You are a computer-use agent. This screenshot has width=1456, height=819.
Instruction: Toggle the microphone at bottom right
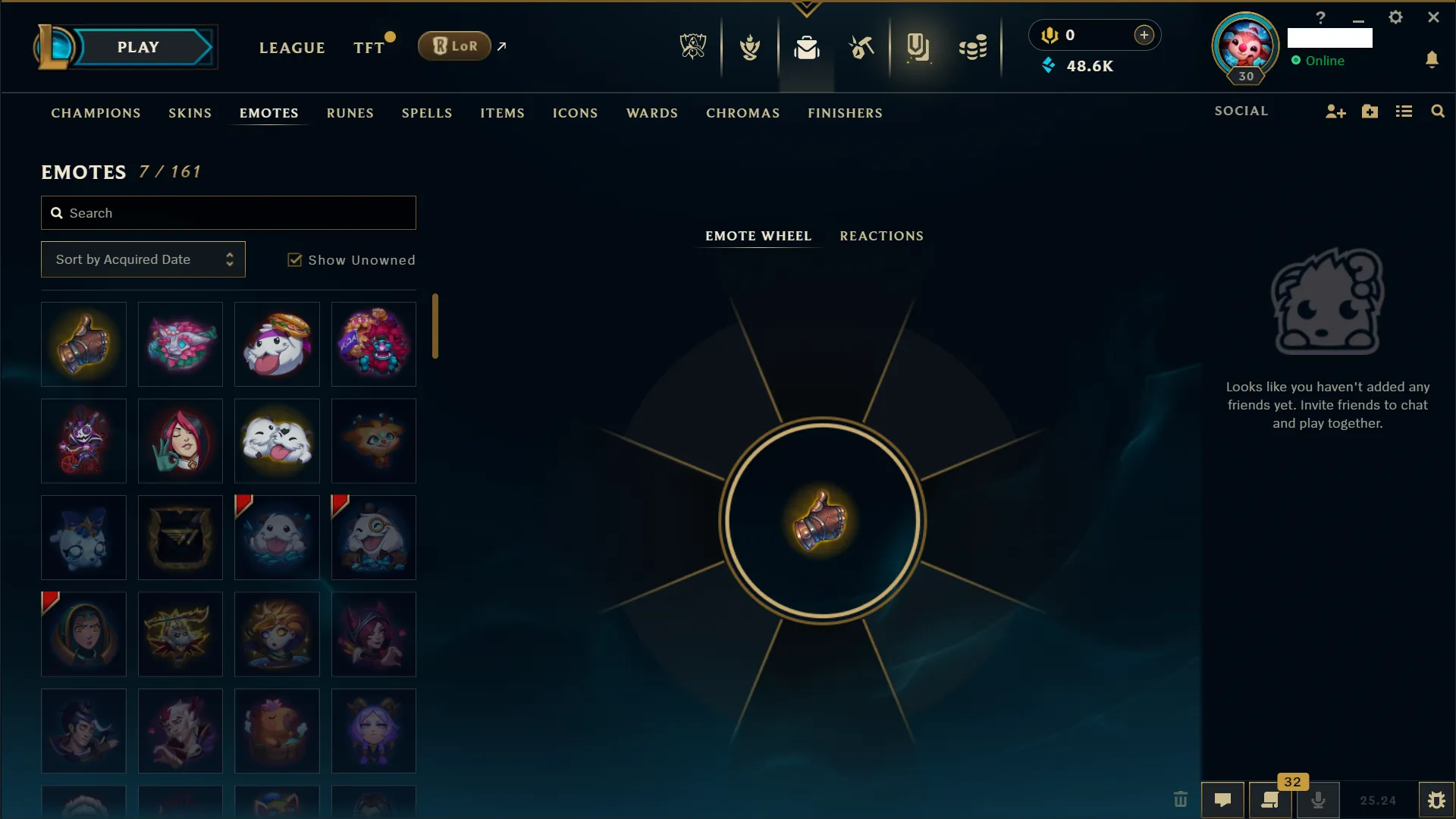pyautogui.click(x=1319, y=800)
